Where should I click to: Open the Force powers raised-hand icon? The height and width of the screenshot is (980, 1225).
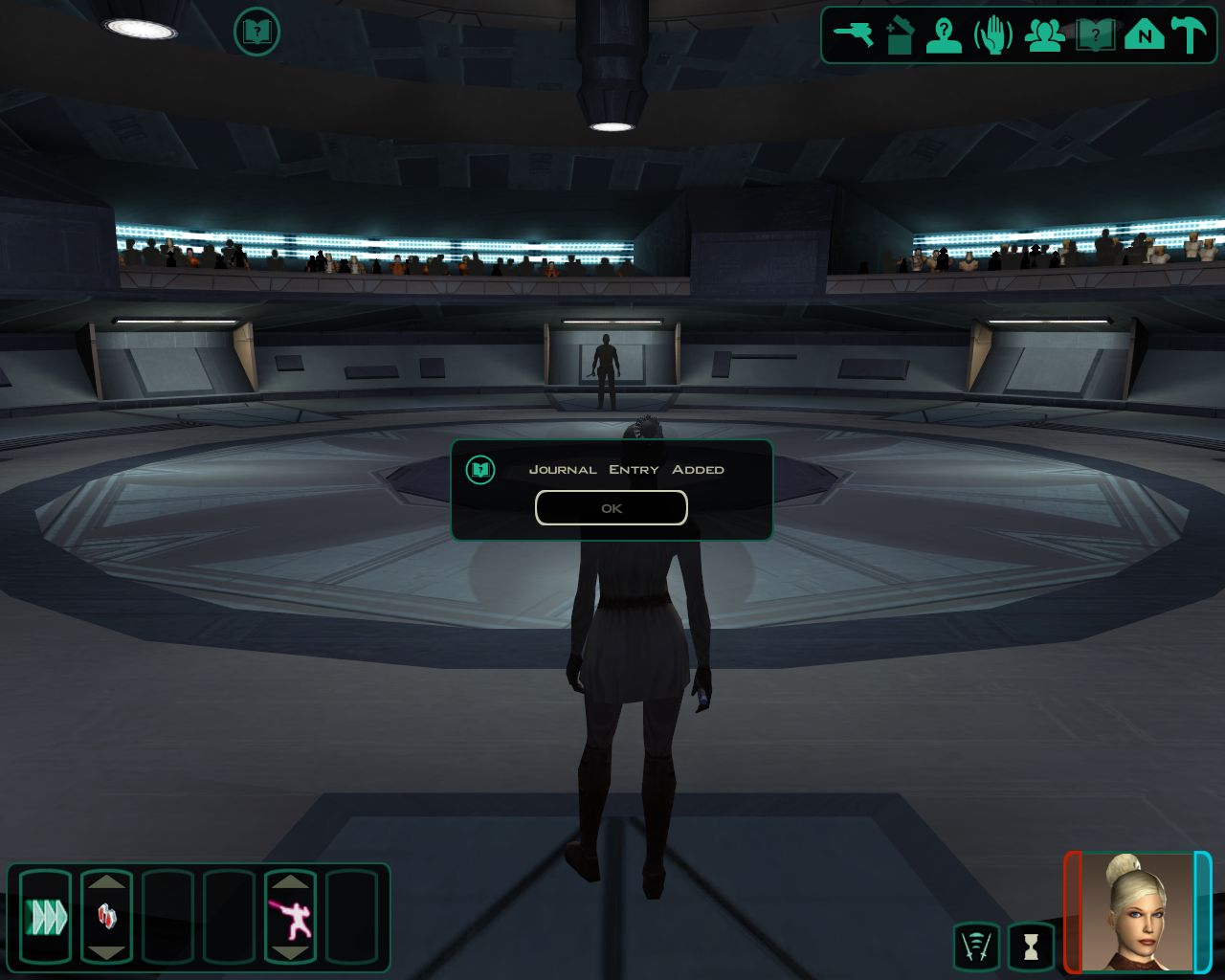click(993, 36)
